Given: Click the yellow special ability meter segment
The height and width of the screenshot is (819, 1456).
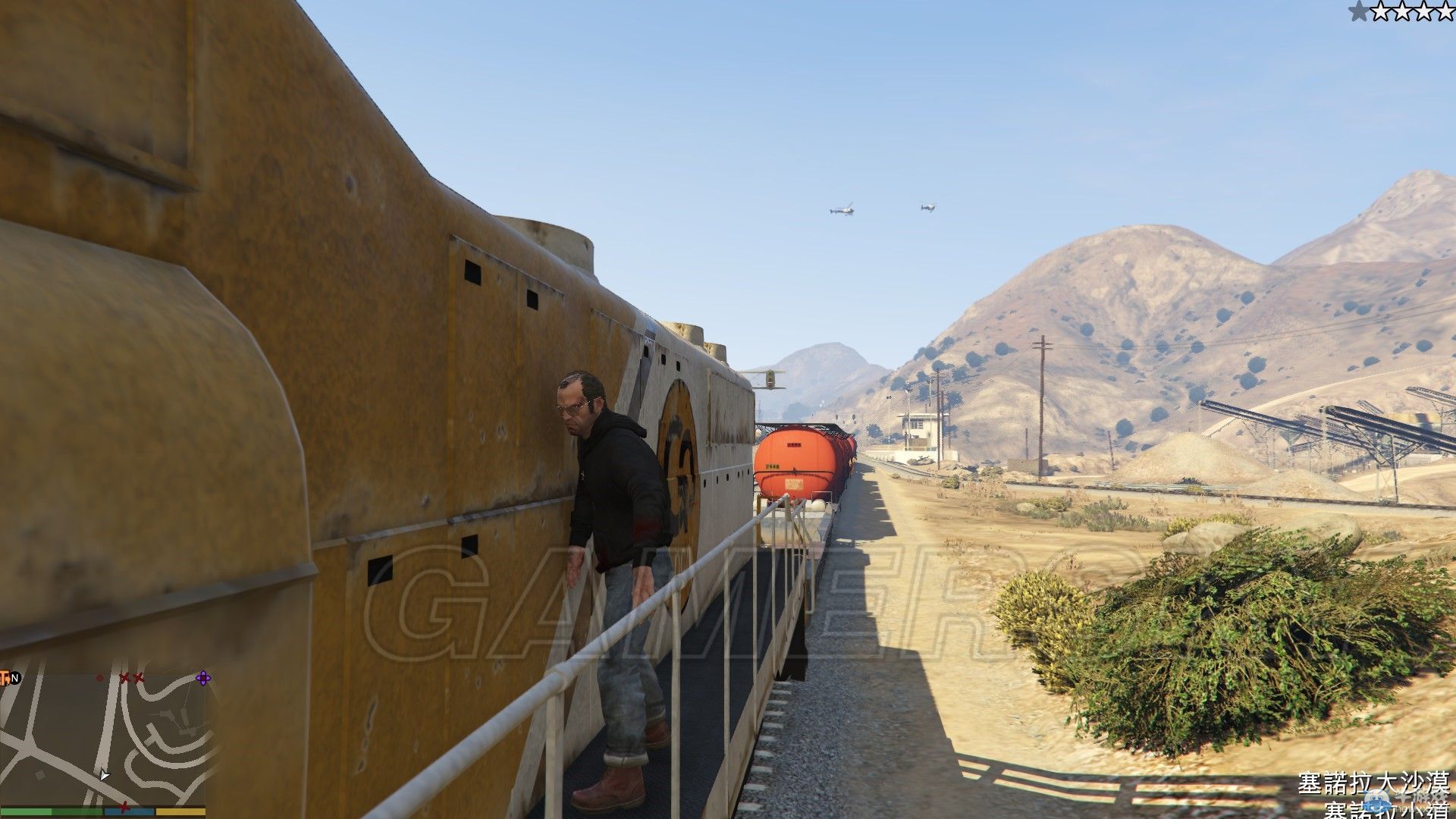Looking at the screenshot, I should coord(180,812).
